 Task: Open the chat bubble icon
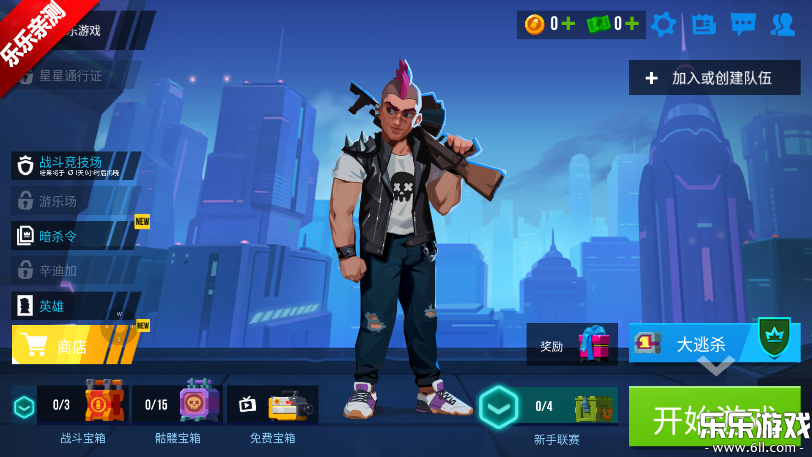point(743,24)
